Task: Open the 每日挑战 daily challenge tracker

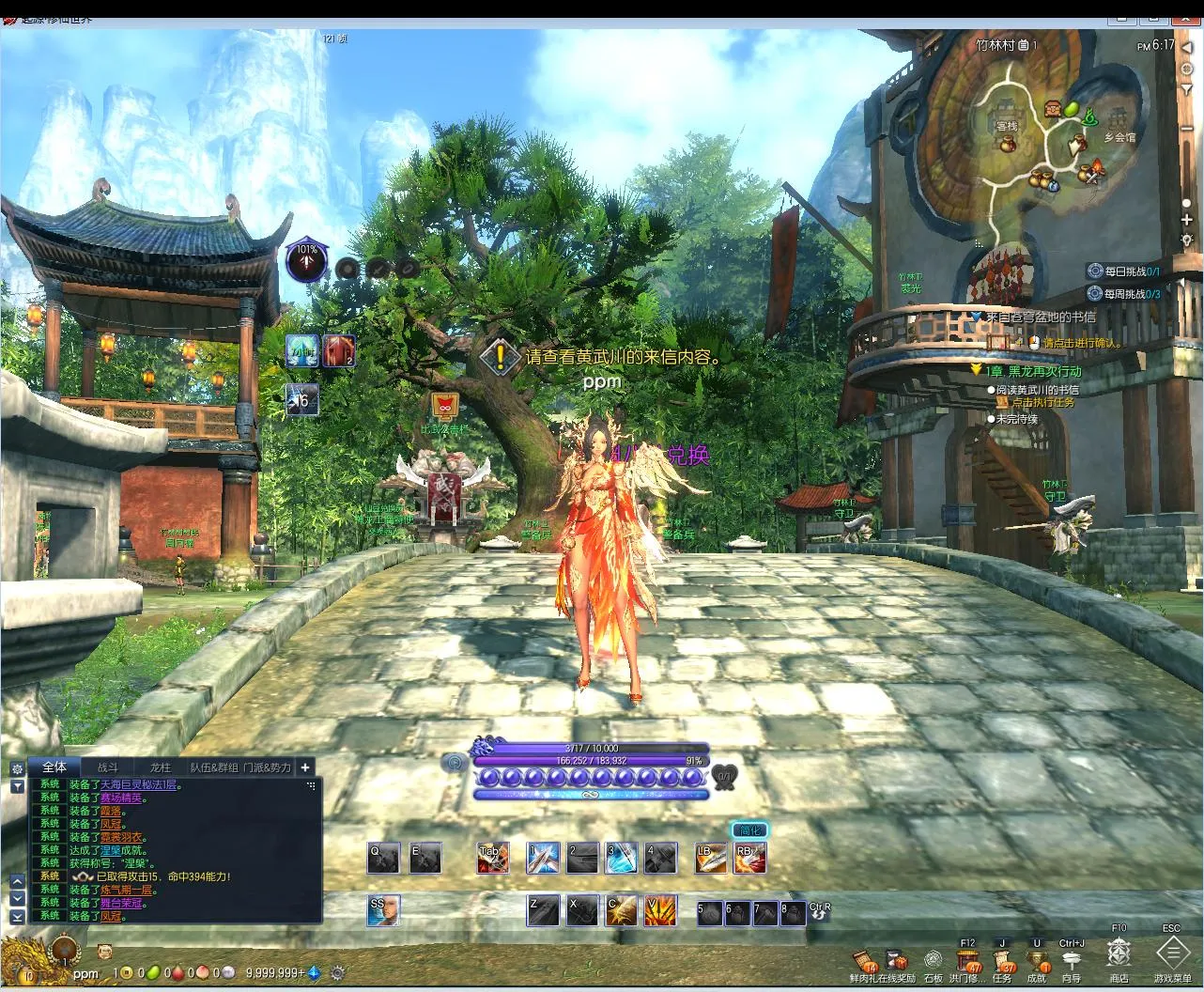Action: click(1124, 271)
